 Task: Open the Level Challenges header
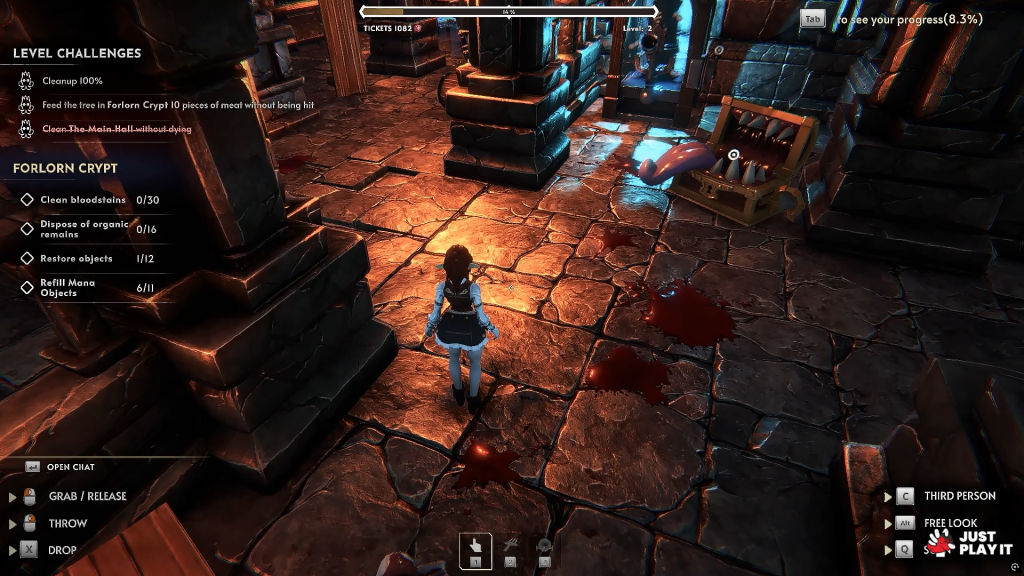(77, 53)
